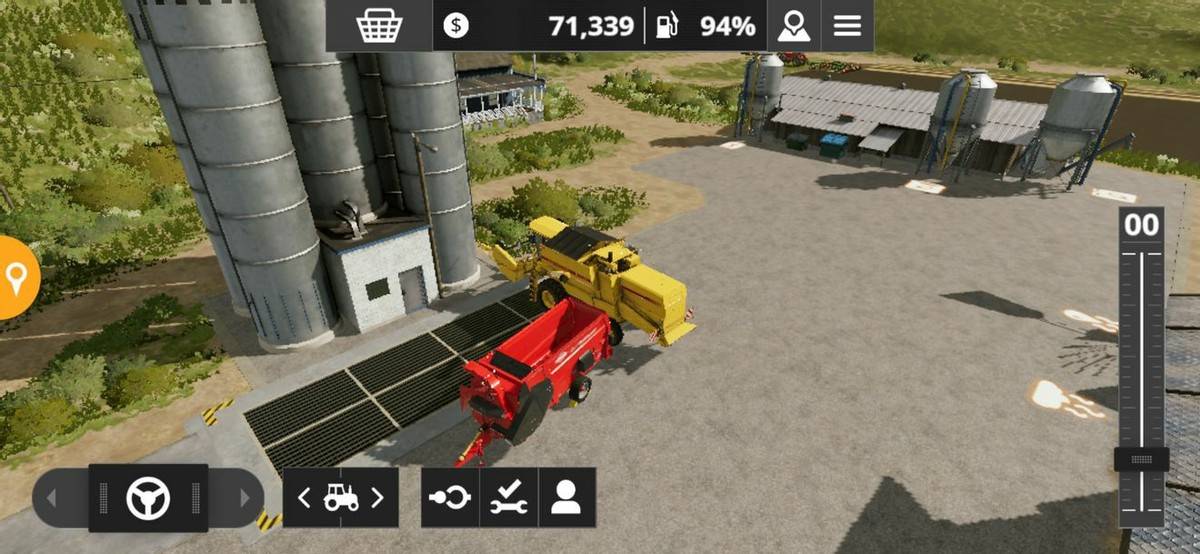
Task: Open the wrench and checkmark tool button
Action: point(508,497)
